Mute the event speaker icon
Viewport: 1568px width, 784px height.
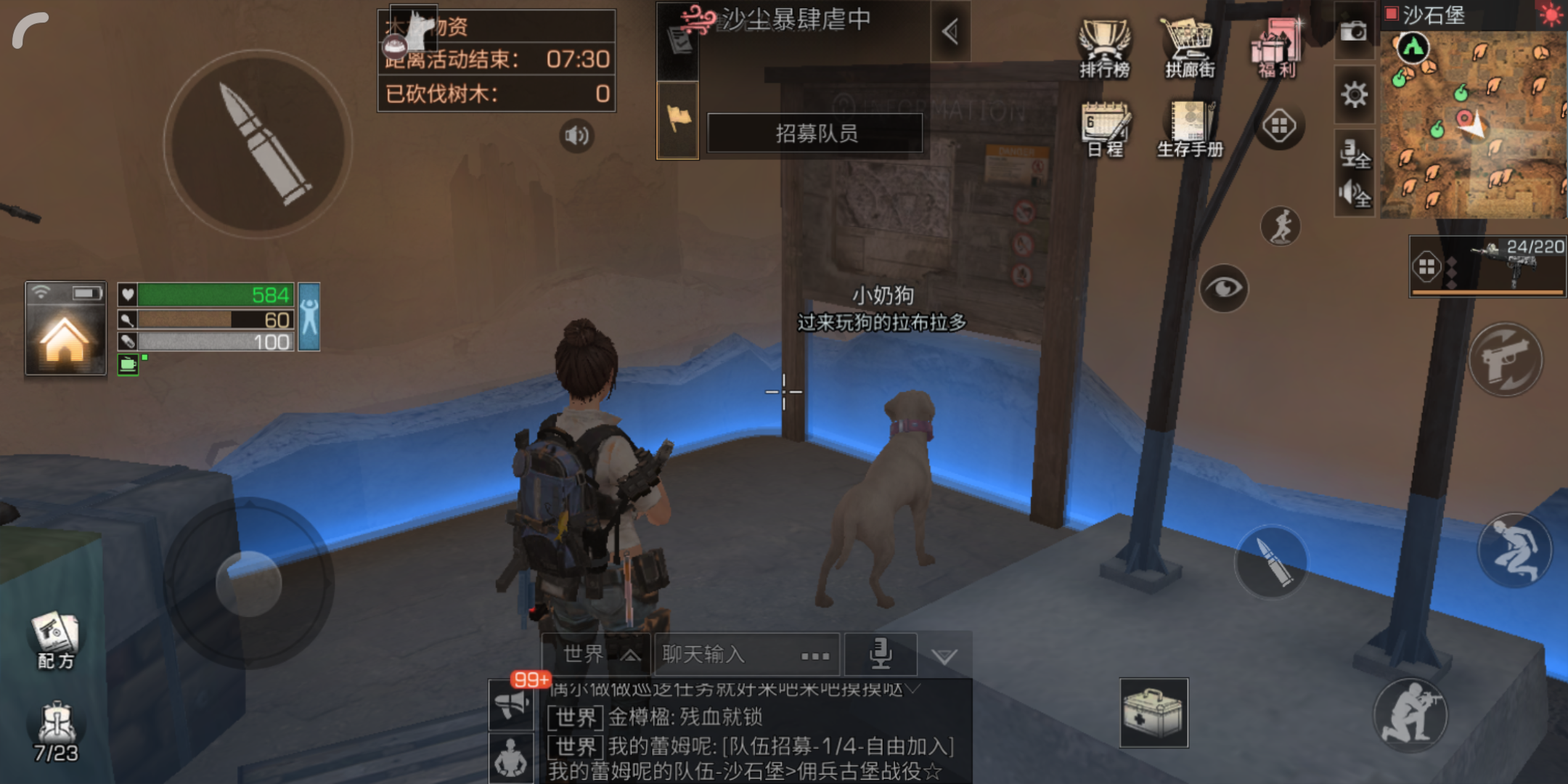(x=576, y=134)
